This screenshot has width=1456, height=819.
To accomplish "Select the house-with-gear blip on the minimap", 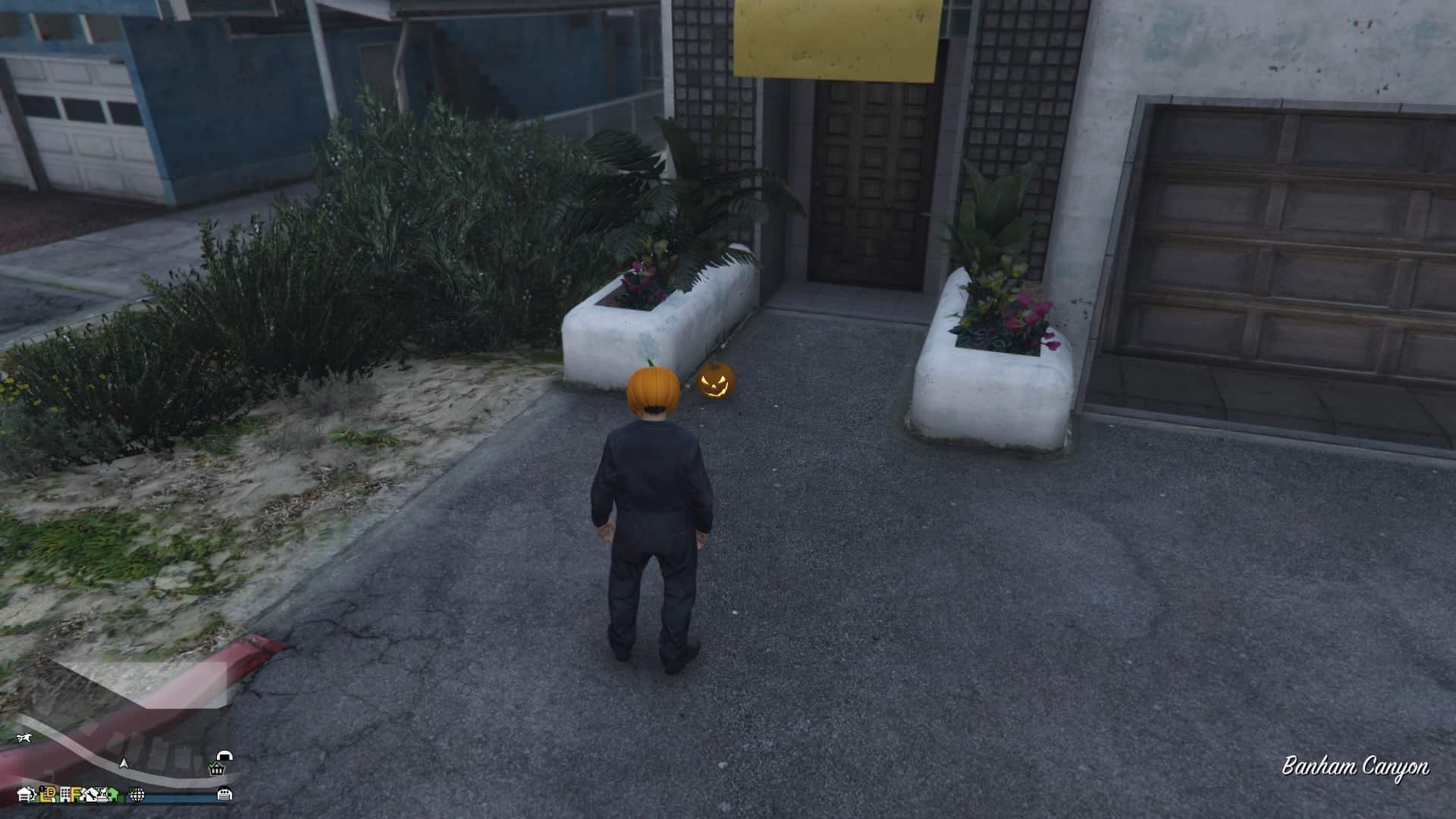I will click(27, 795).
